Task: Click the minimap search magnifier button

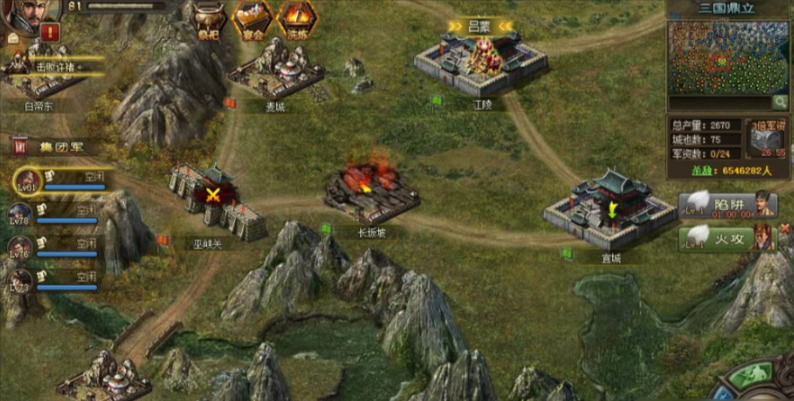Action: [778, 102]
